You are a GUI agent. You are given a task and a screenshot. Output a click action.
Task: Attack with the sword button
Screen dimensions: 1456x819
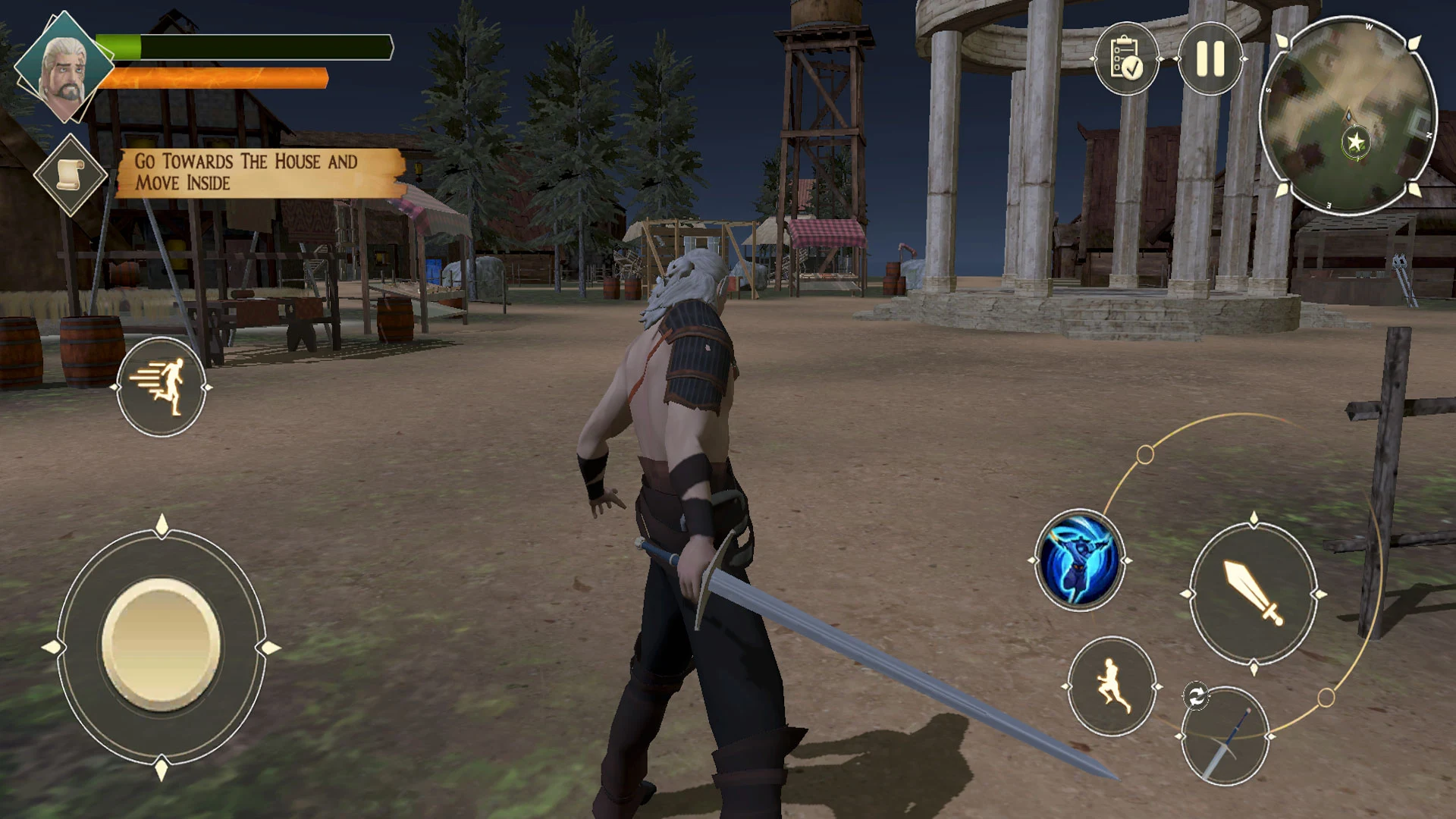tap(1253, 594)
